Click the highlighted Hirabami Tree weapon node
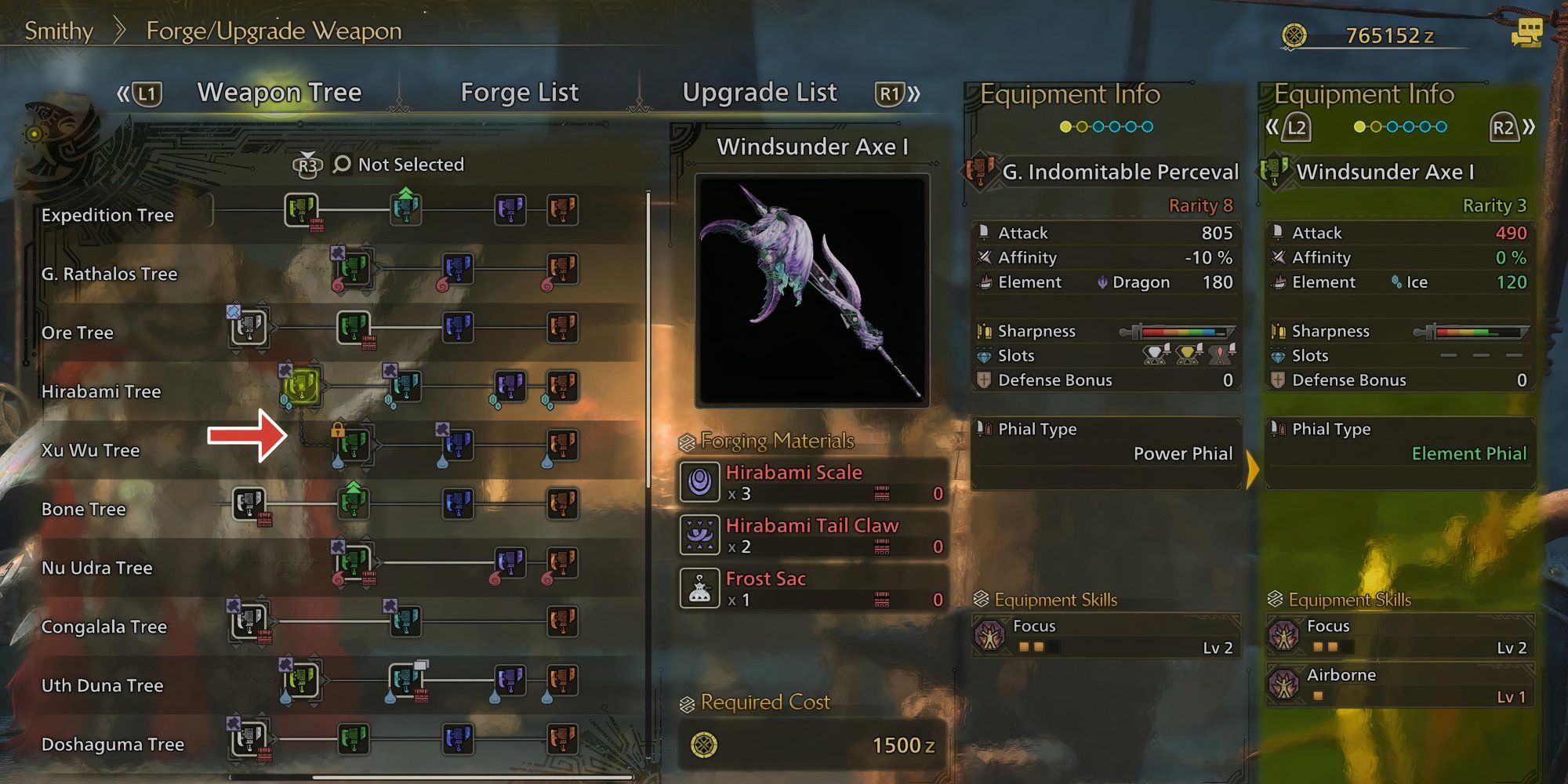Screen dimensions: 1568x784 click(302, 386)
